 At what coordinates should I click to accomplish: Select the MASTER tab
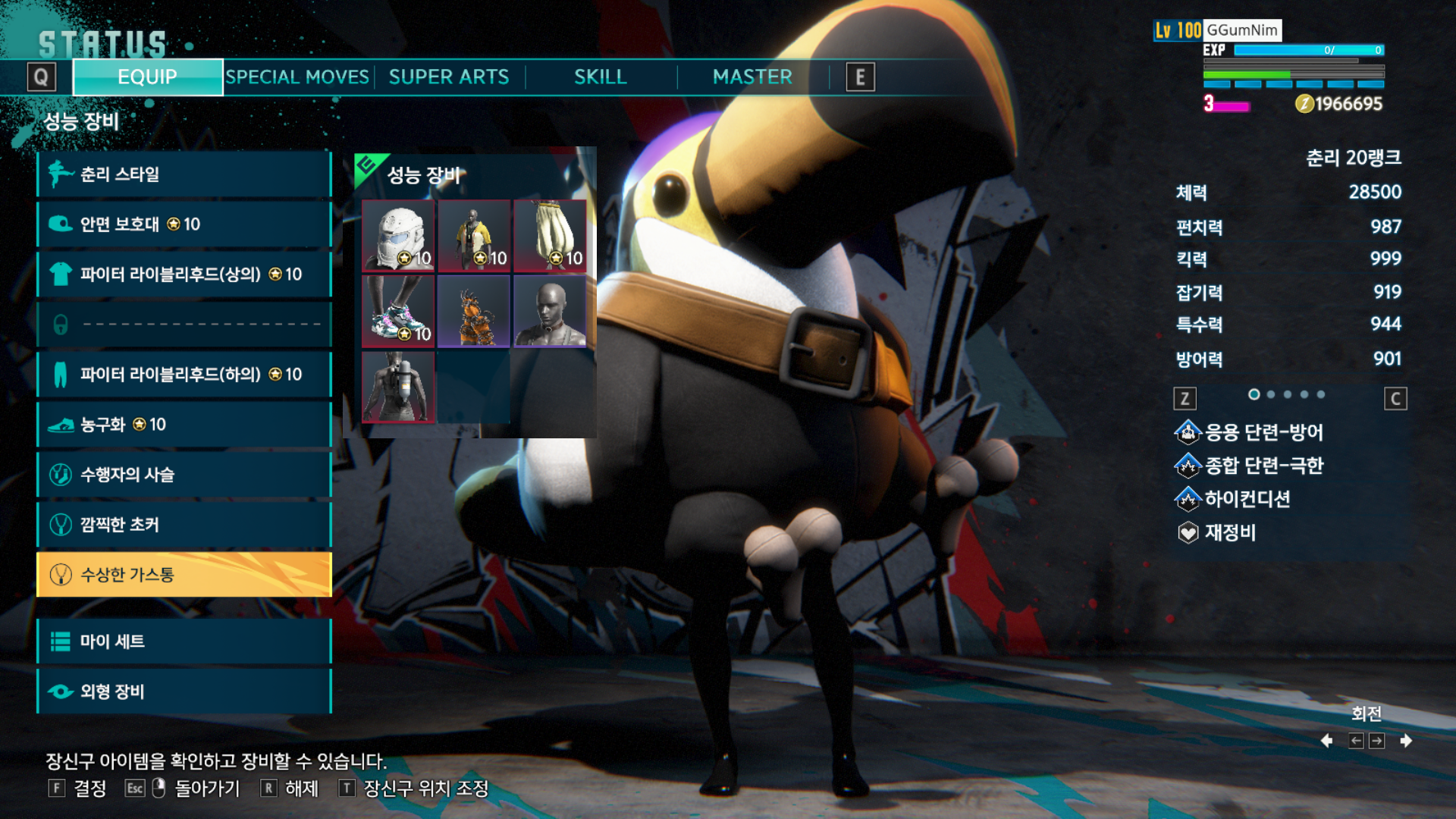click(x=752, y=77)
